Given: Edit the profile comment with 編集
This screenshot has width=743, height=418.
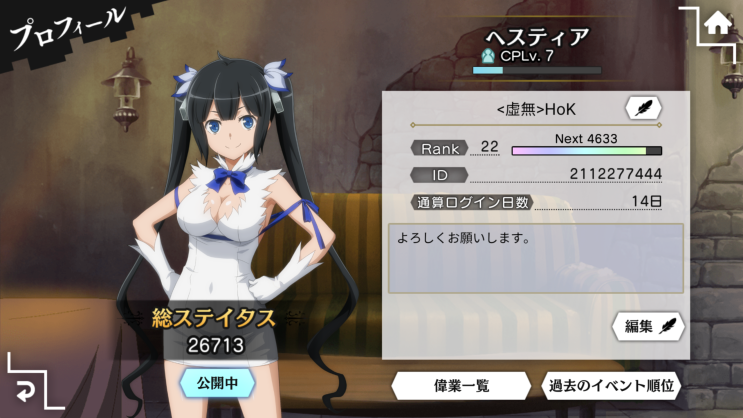Looking at the screenshot, I should (x=649, y=326).
